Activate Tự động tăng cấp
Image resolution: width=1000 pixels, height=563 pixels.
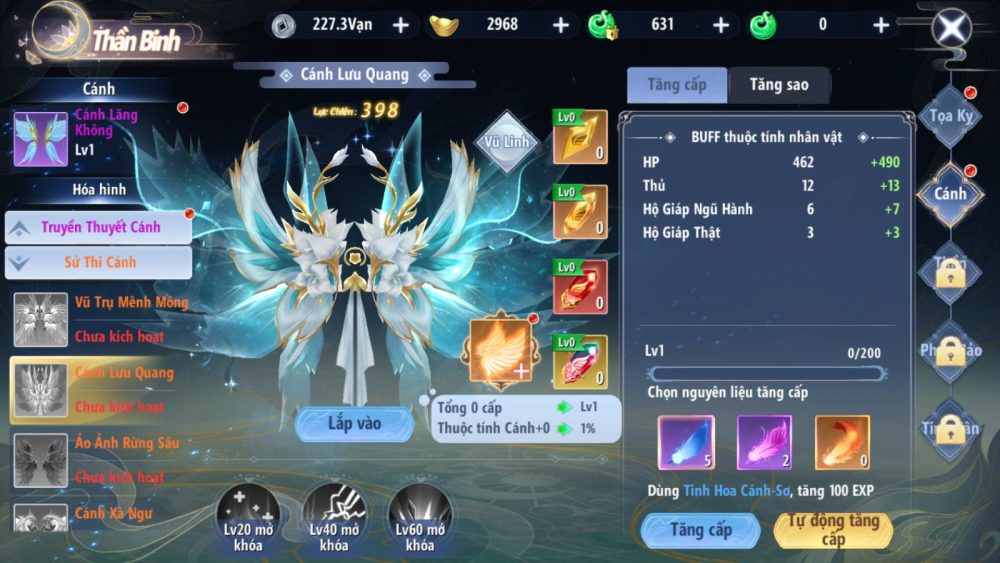point(833,530)
